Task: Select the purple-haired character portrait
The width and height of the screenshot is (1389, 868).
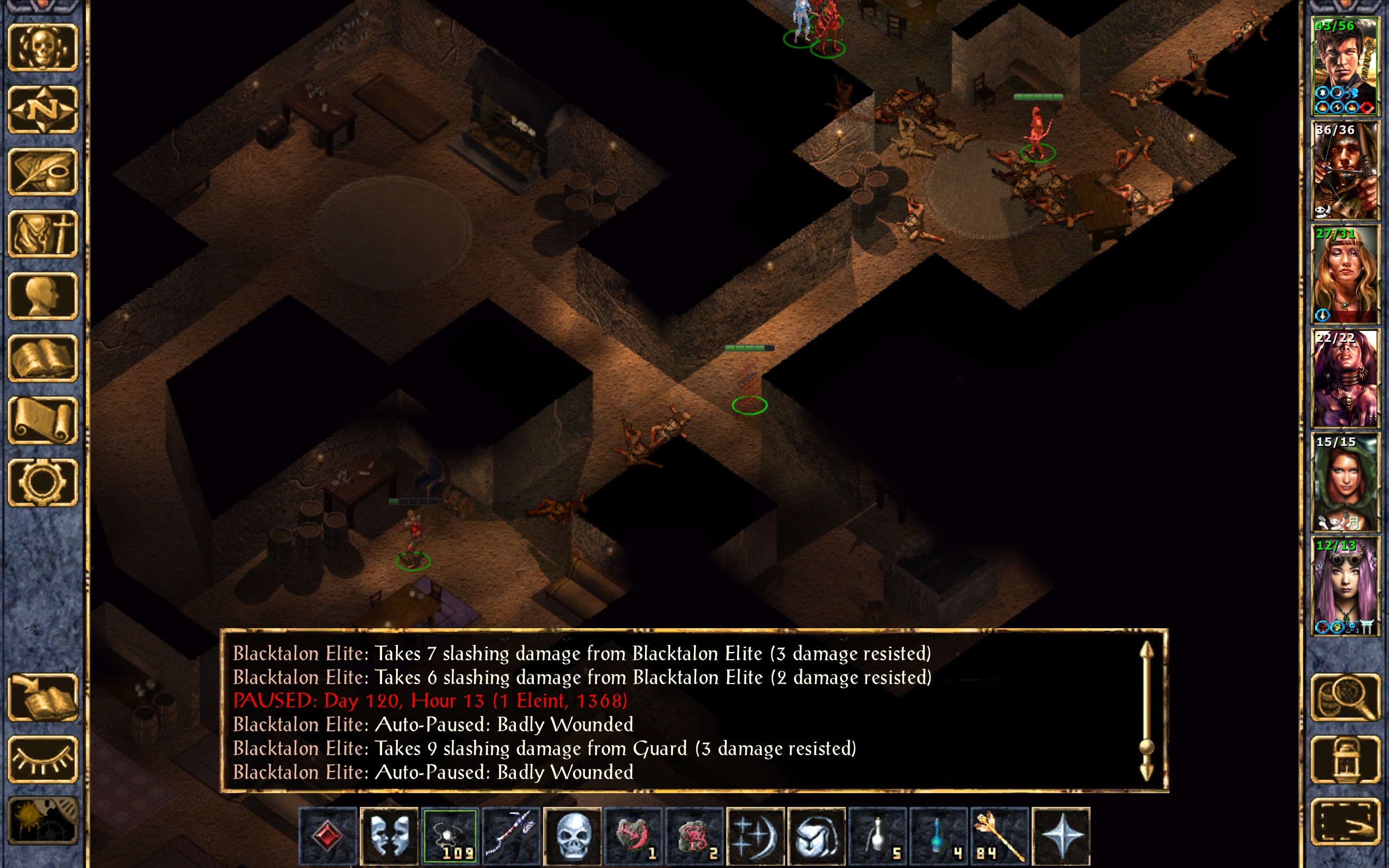Action: click(x=1345, y=585)
